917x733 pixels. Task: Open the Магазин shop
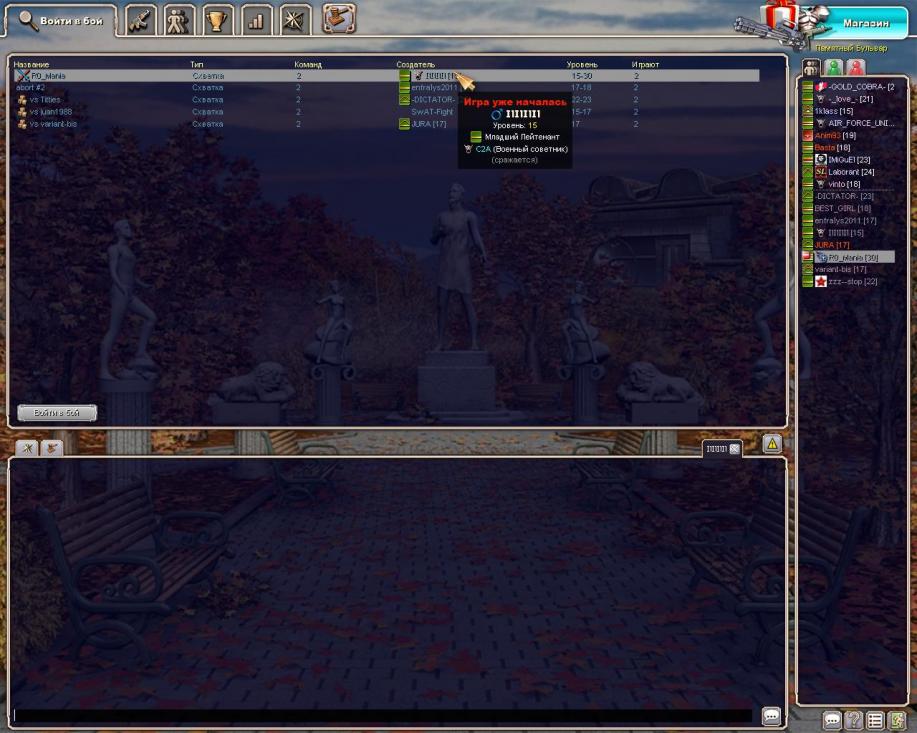coord(864,23)
